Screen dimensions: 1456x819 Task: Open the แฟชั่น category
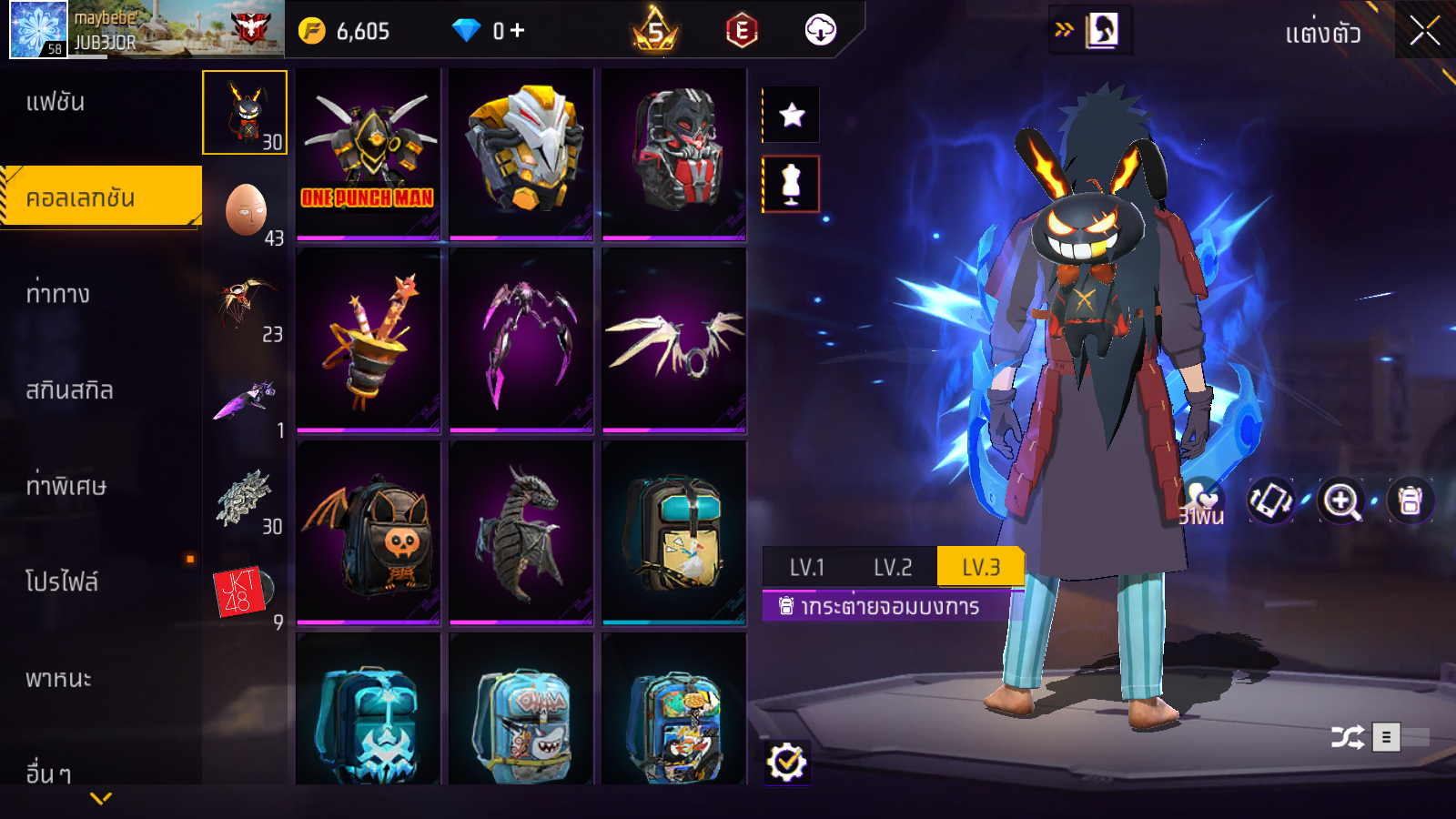(x=56, y=102)
